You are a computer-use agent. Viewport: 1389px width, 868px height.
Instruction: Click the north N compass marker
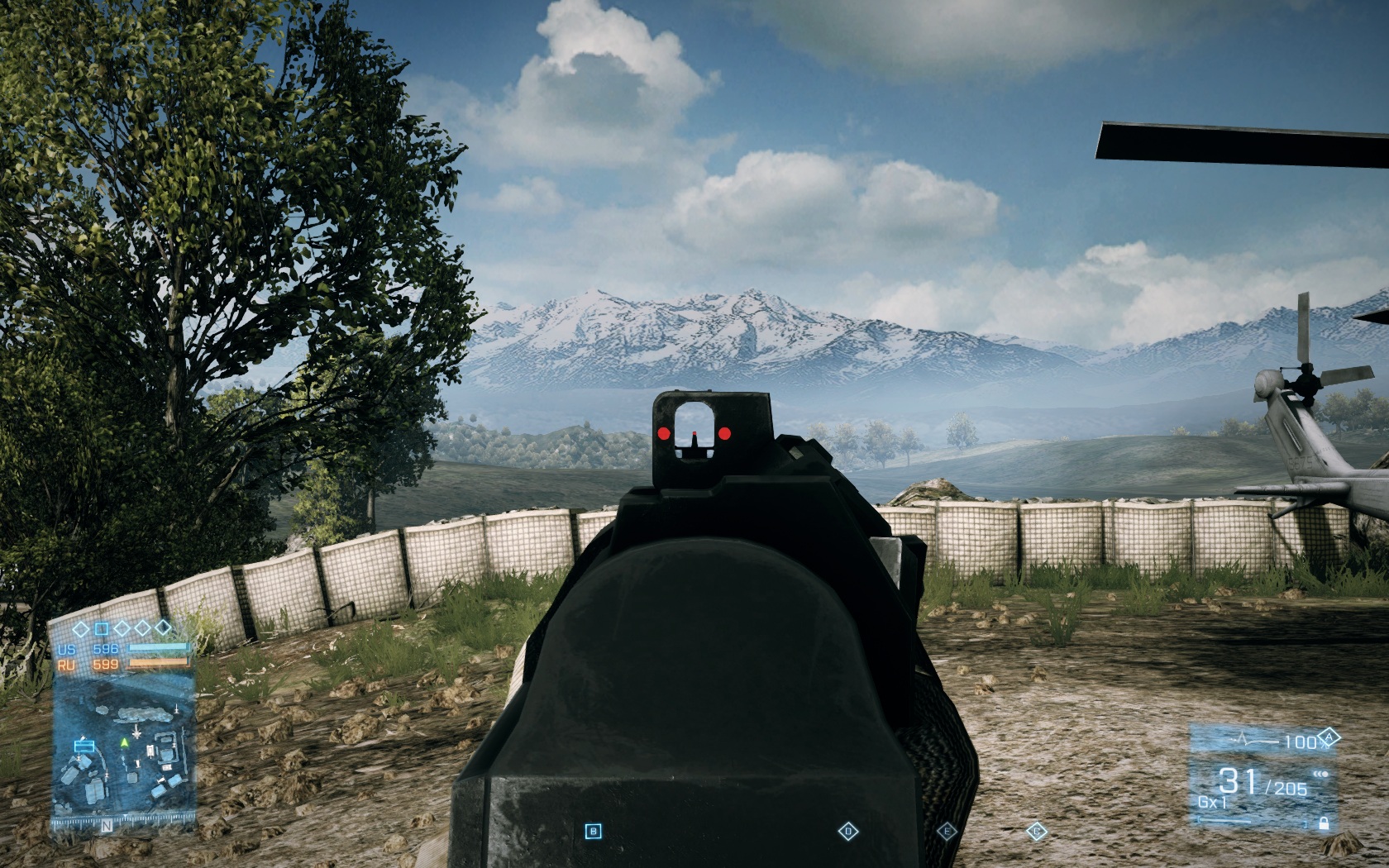click(105, 825)
